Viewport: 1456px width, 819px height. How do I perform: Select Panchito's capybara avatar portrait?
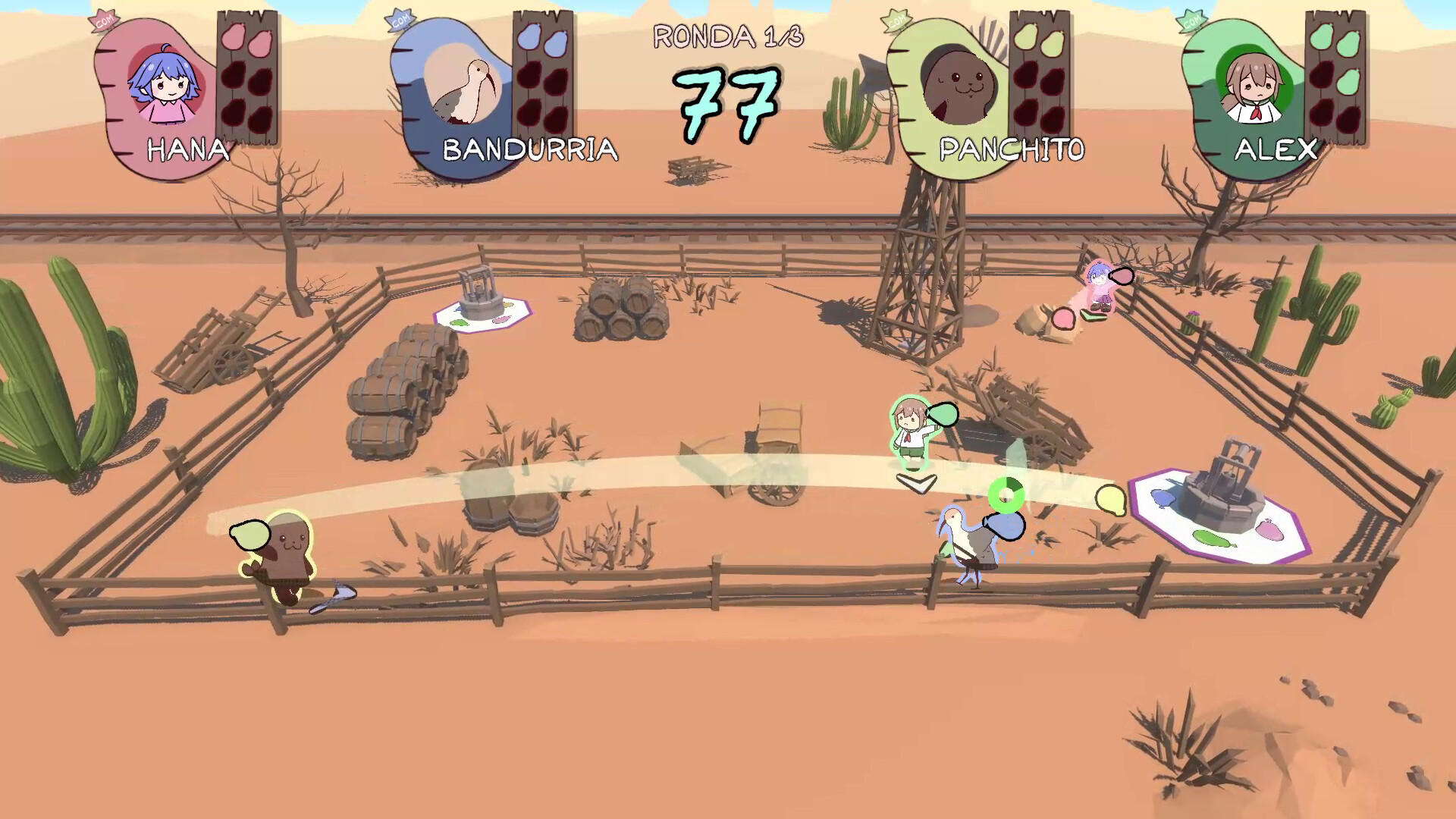(959, 85)
